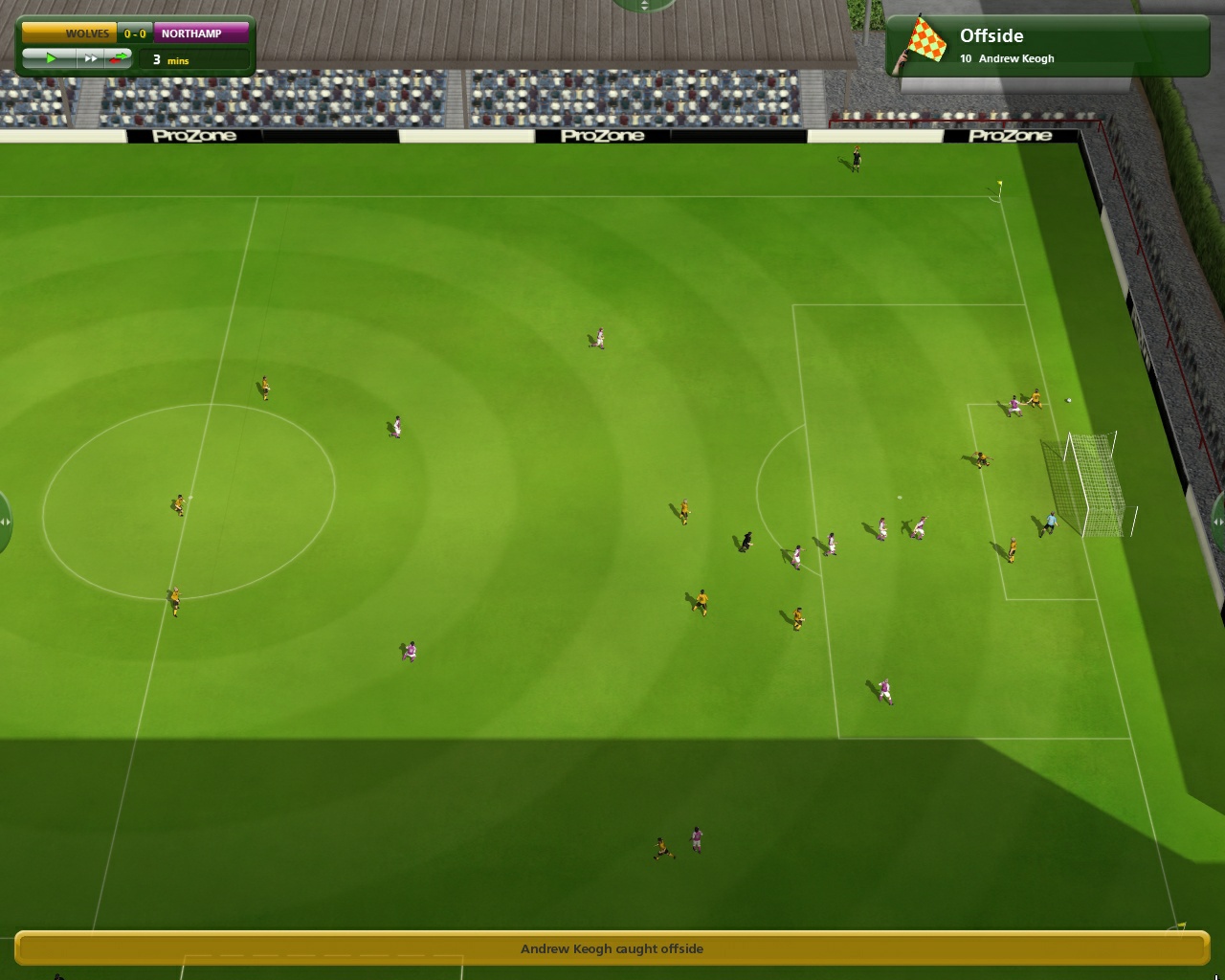Expand the left-edge side panel arrows
The height and width of the screenshot is (980, 1225).
6,522
